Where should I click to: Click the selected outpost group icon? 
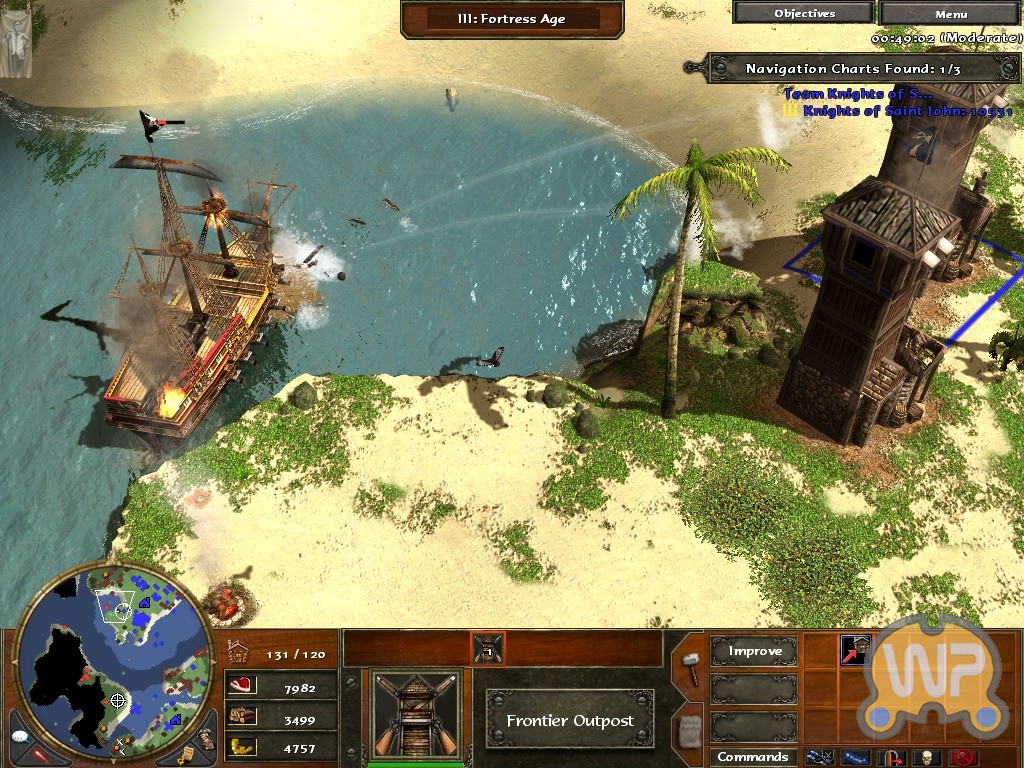click(x=488, y=648)
